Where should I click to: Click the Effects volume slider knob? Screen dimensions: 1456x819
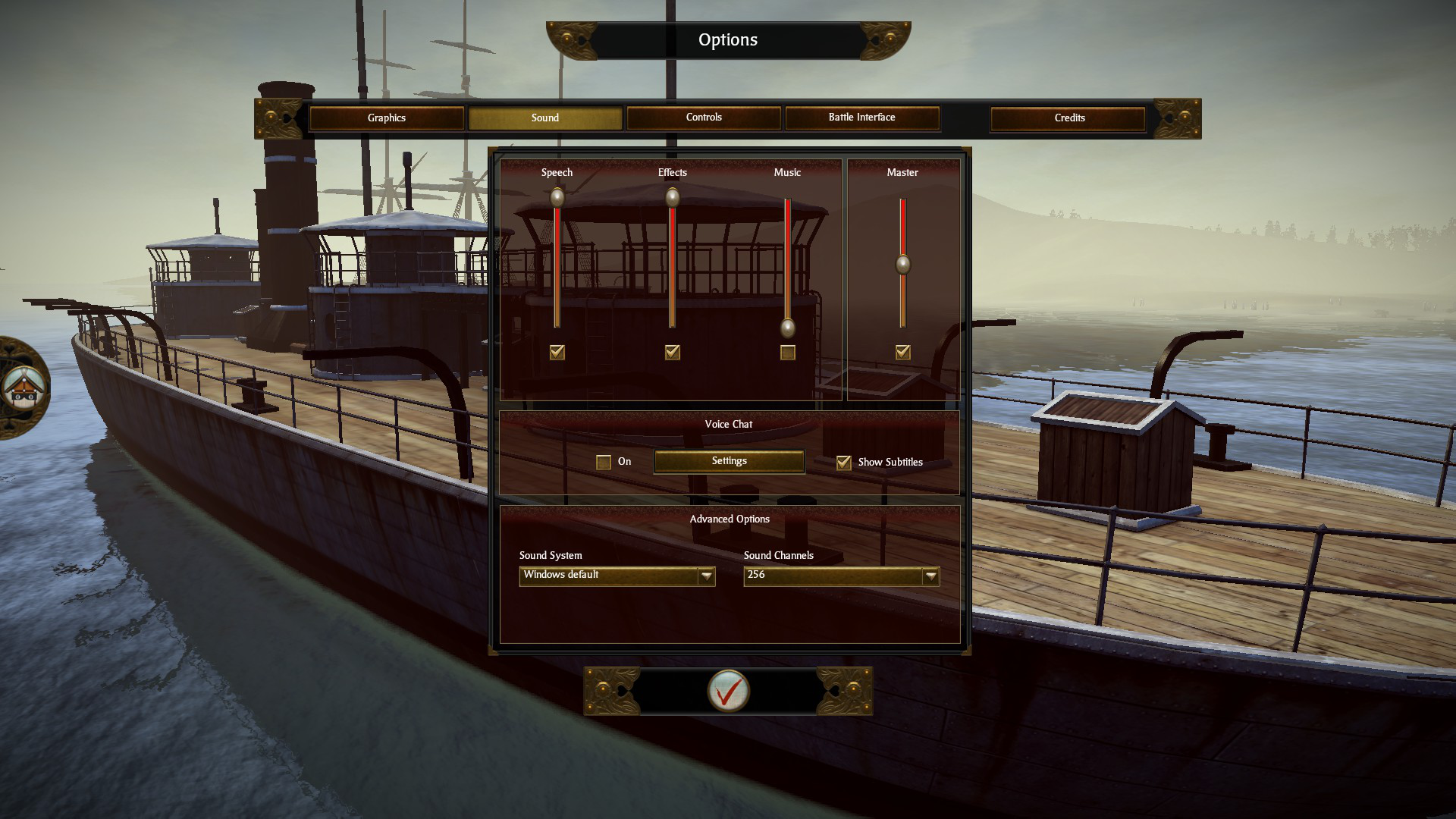[x=673, y=198]
